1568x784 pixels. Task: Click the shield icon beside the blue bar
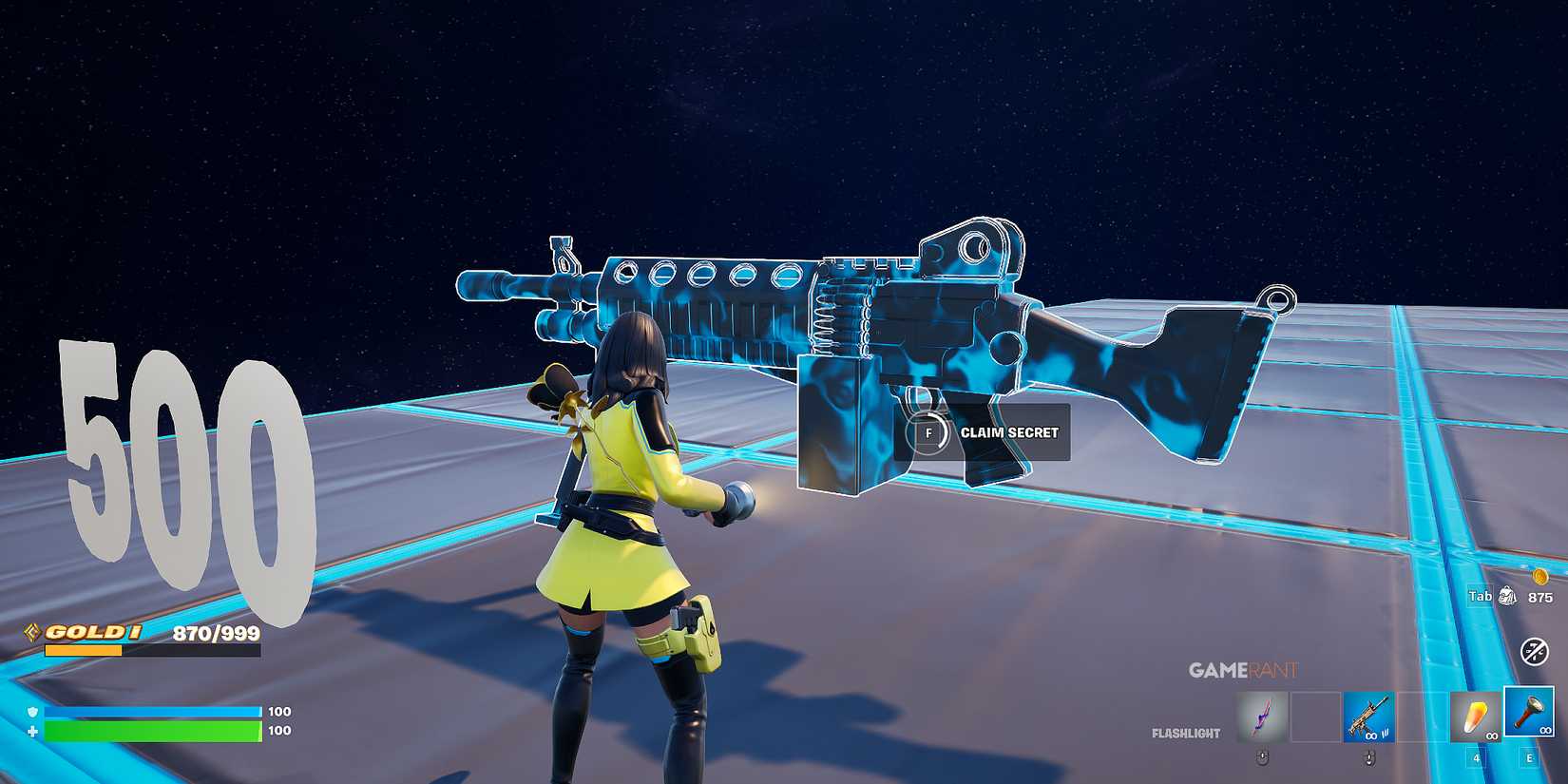tap(31, 712)
